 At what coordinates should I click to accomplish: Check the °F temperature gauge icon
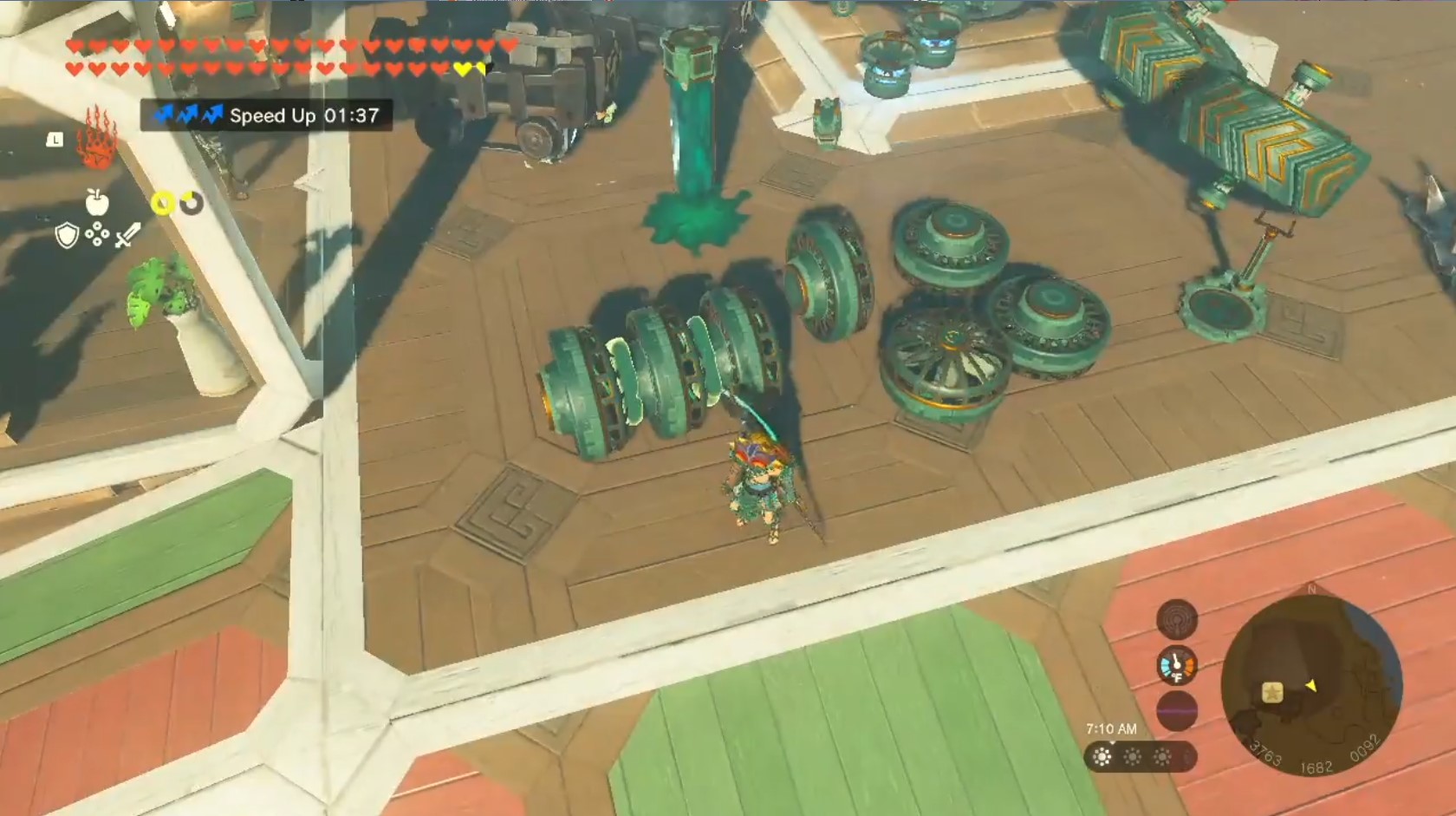click(x=1177, y=665)
